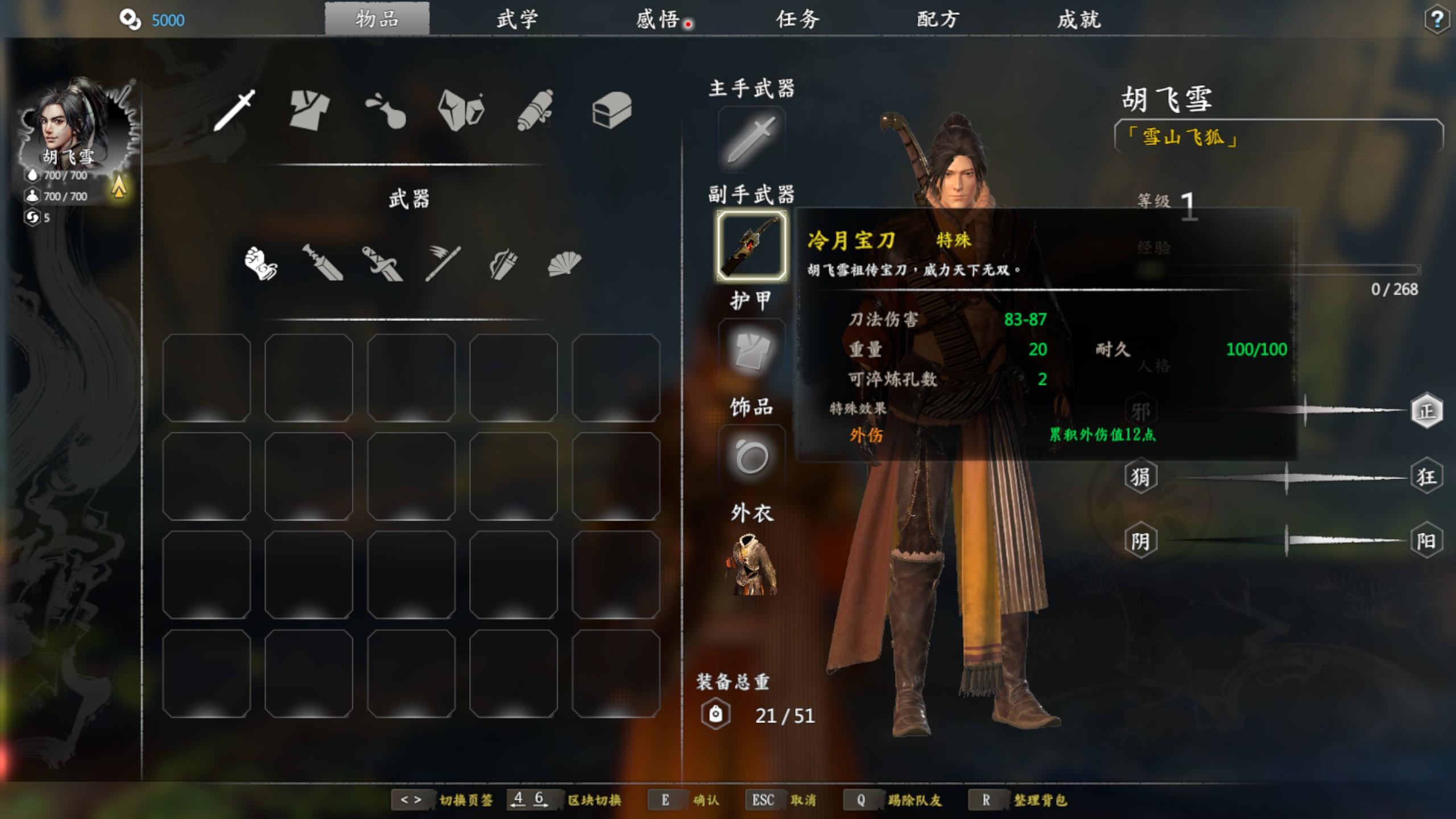The width and height of the screenshot is (1456, 819).
Task: Go to the 任务 tab
Action: point(797,19)
